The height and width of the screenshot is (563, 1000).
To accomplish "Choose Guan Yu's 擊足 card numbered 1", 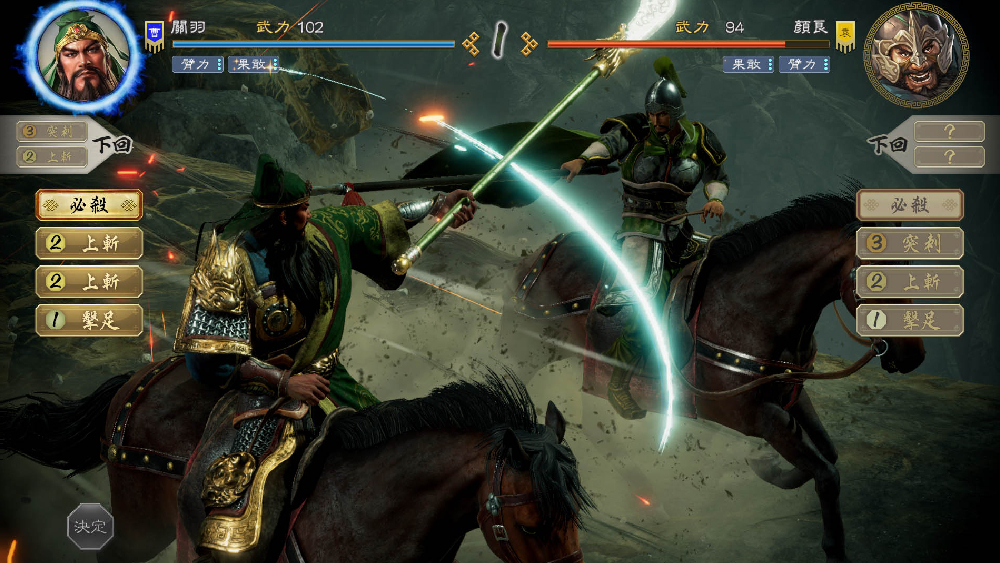I will coord(89,320).
